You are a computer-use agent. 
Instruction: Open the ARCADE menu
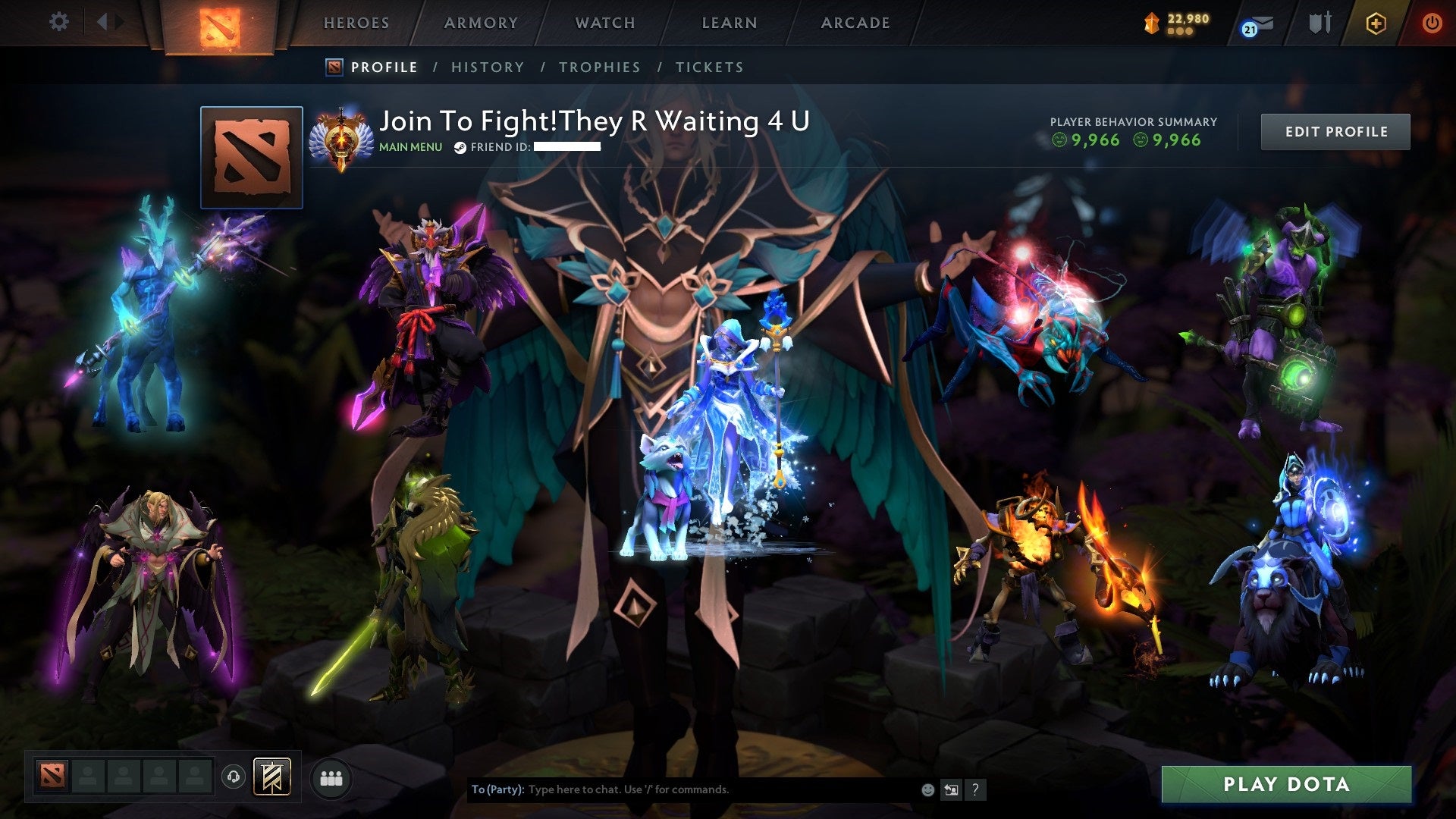(x=855, y=23)
